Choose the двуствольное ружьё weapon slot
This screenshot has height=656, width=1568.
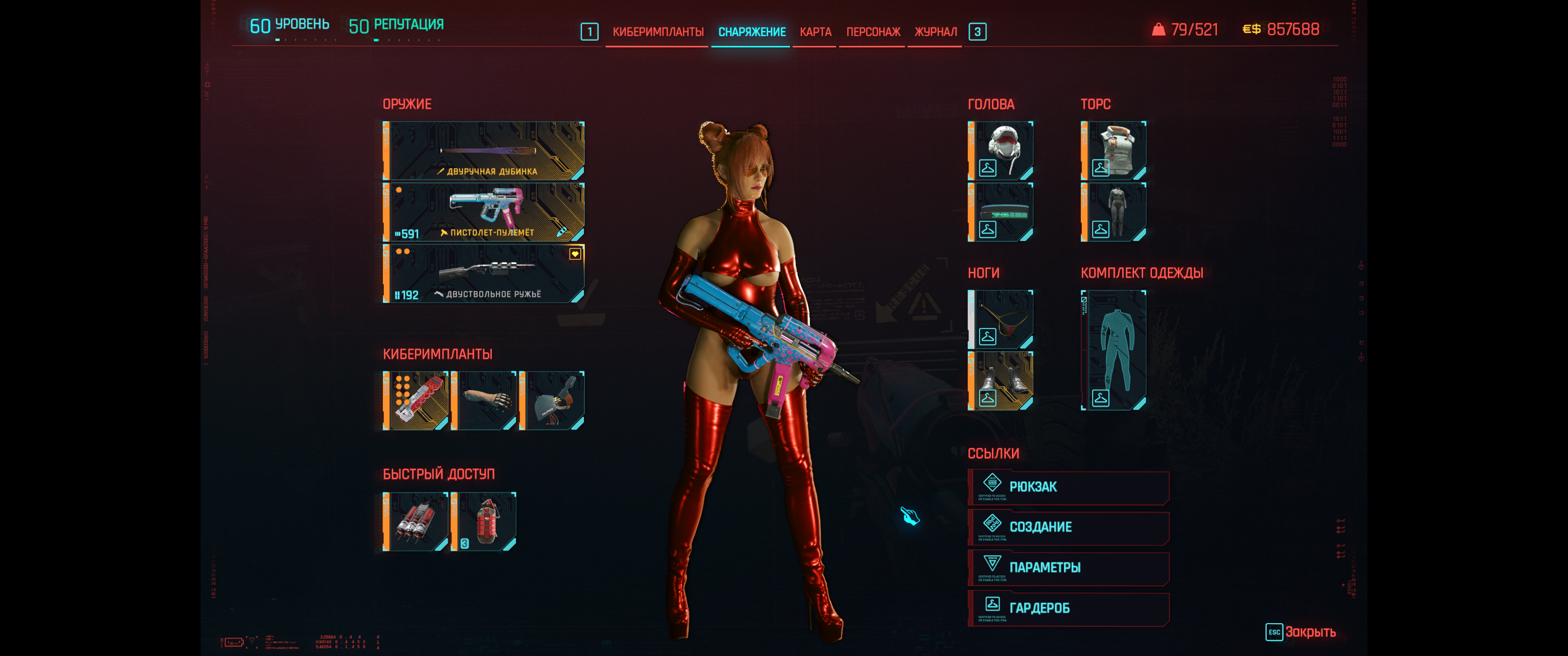point(484,273)
